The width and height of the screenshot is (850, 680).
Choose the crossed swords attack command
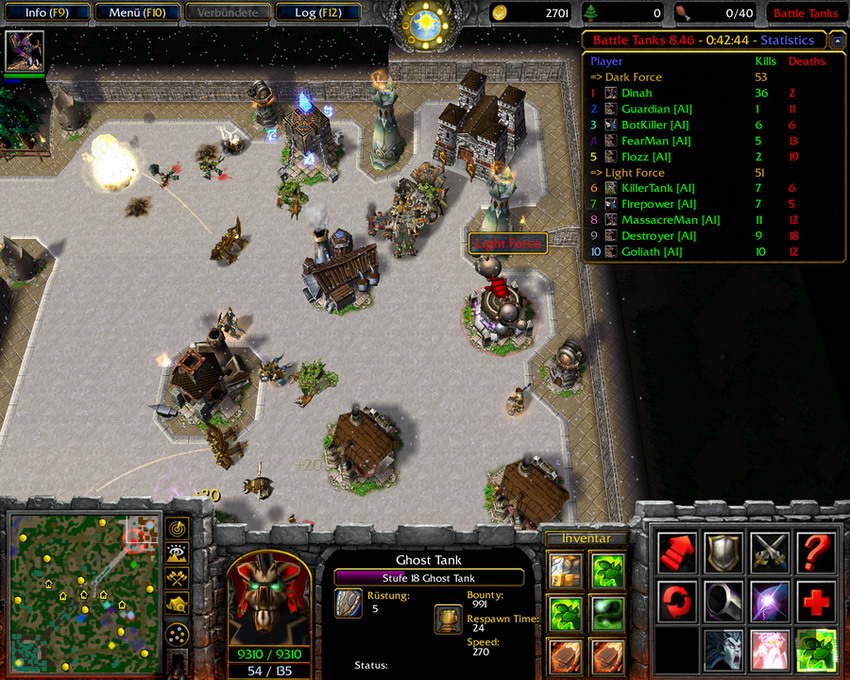pyautogui.click(x=769, y=553)
